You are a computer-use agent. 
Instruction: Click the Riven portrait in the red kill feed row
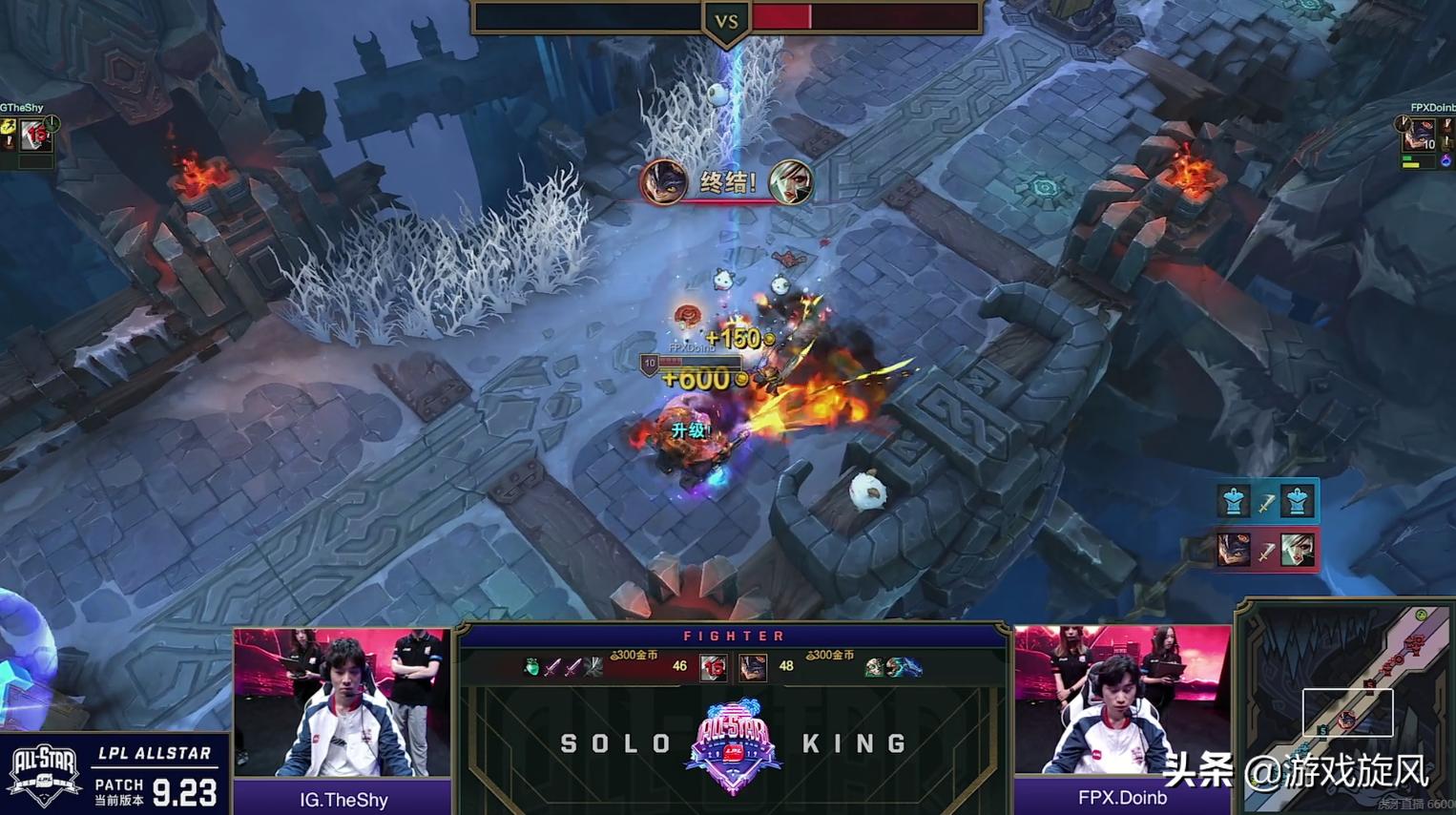1298,550
